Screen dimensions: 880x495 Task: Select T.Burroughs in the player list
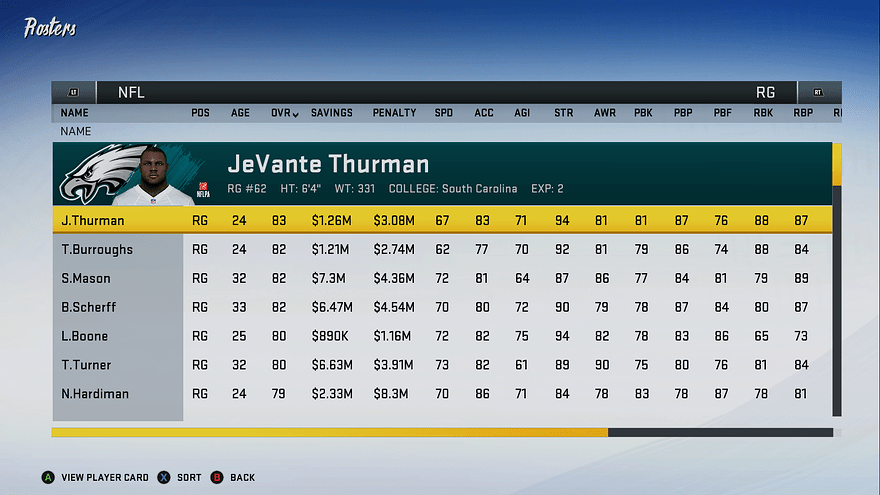click(x=97, y=249)
